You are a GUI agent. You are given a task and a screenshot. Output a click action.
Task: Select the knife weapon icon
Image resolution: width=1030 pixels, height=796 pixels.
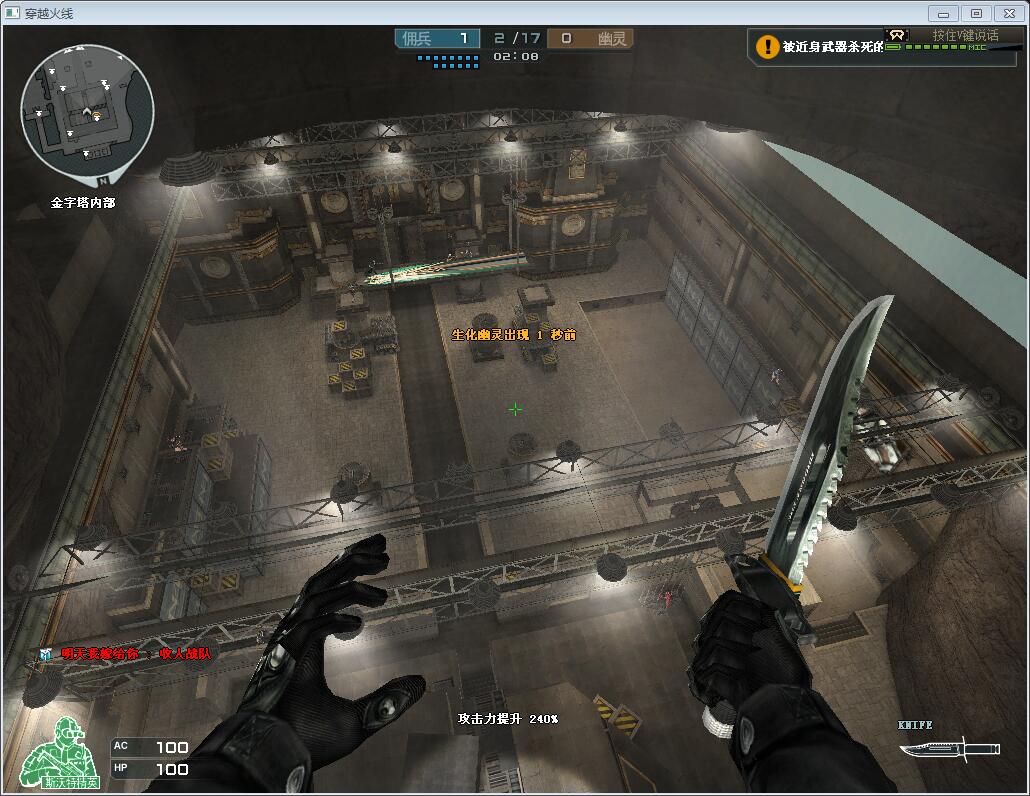(948, 747)
